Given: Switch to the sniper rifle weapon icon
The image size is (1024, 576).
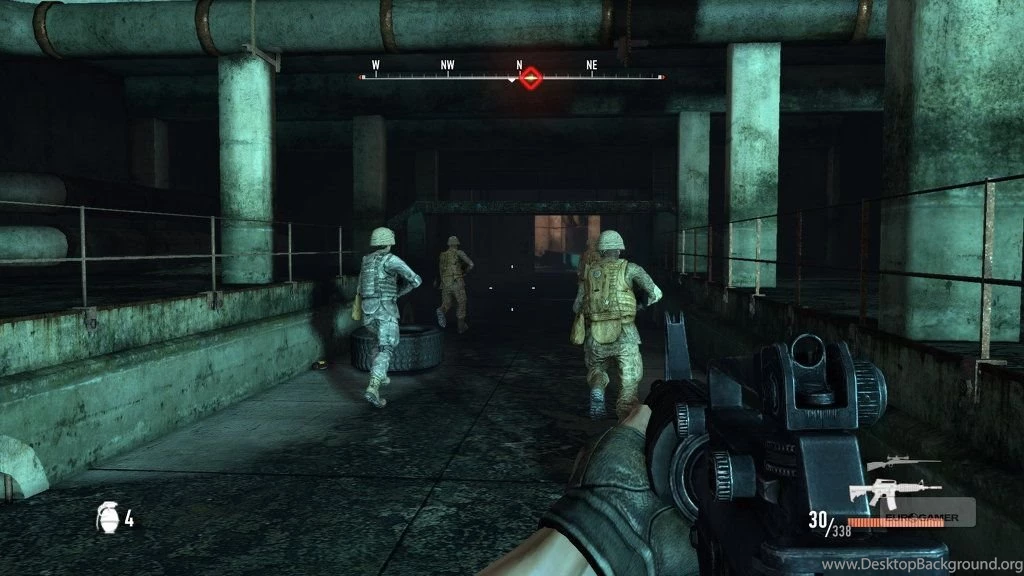Looking at the screenshot, I should point(902,464).
